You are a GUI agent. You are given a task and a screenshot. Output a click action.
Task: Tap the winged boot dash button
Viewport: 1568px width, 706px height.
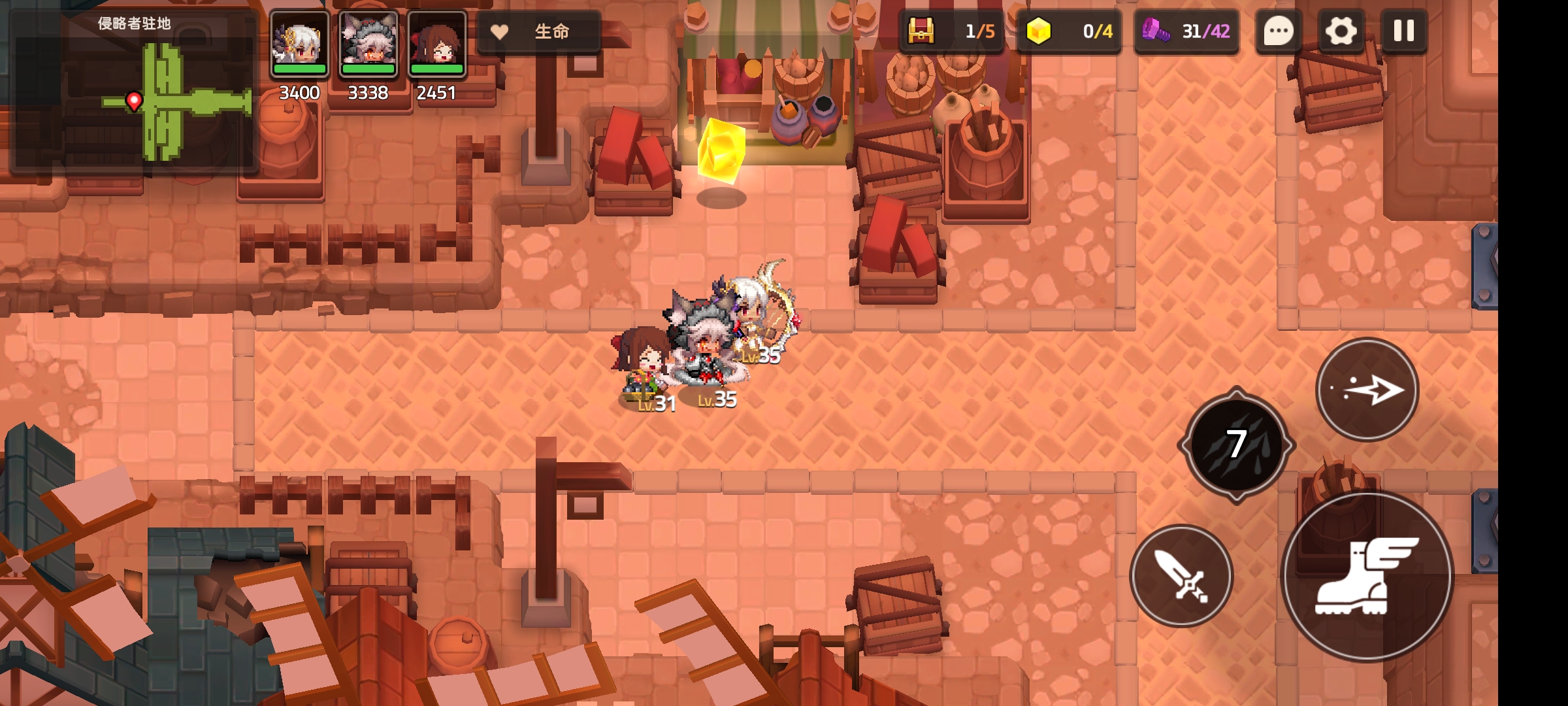(1367, 577)
